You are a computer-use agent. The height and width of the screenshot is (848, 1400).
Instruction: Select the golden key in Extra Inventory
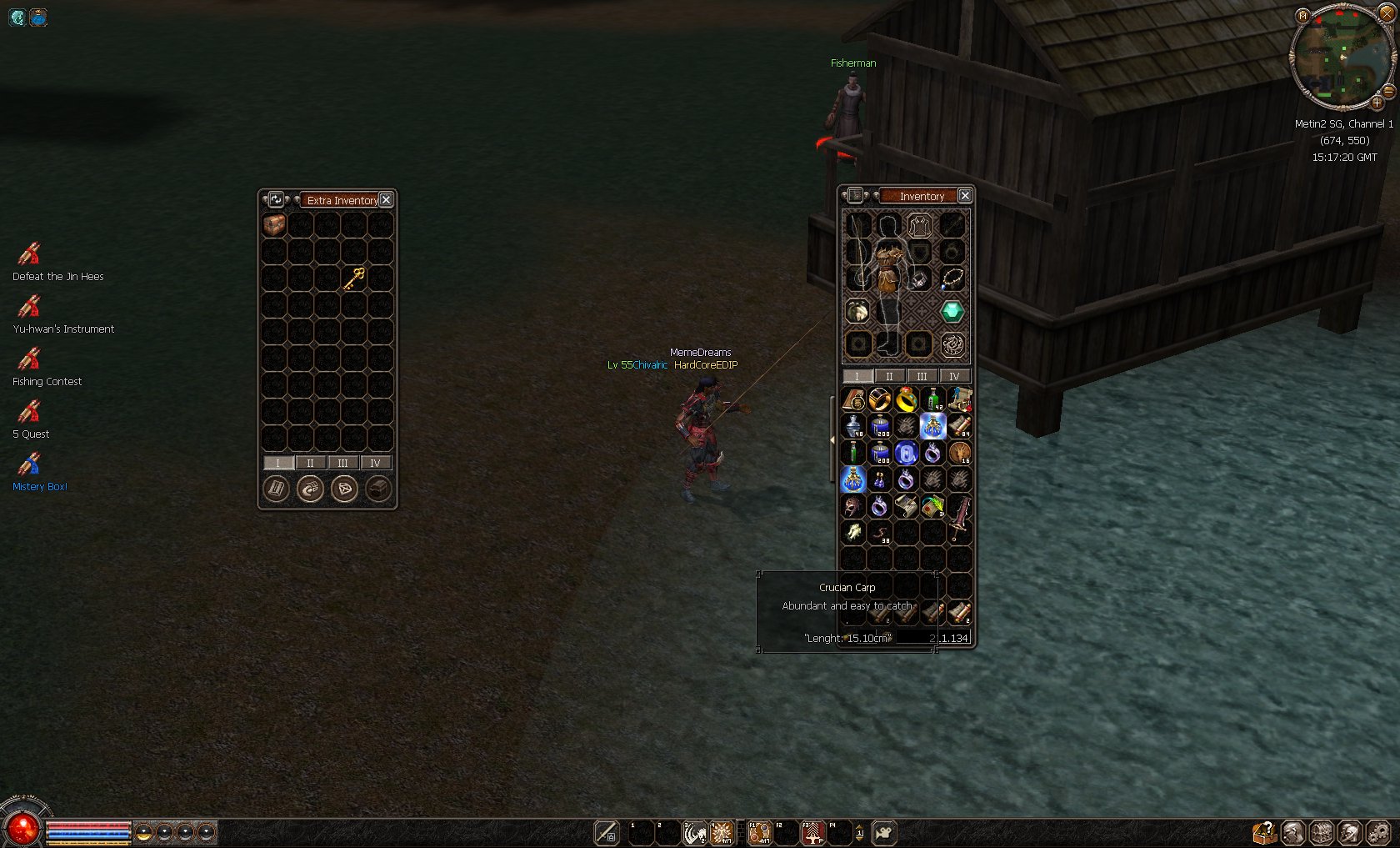point(354,278)
